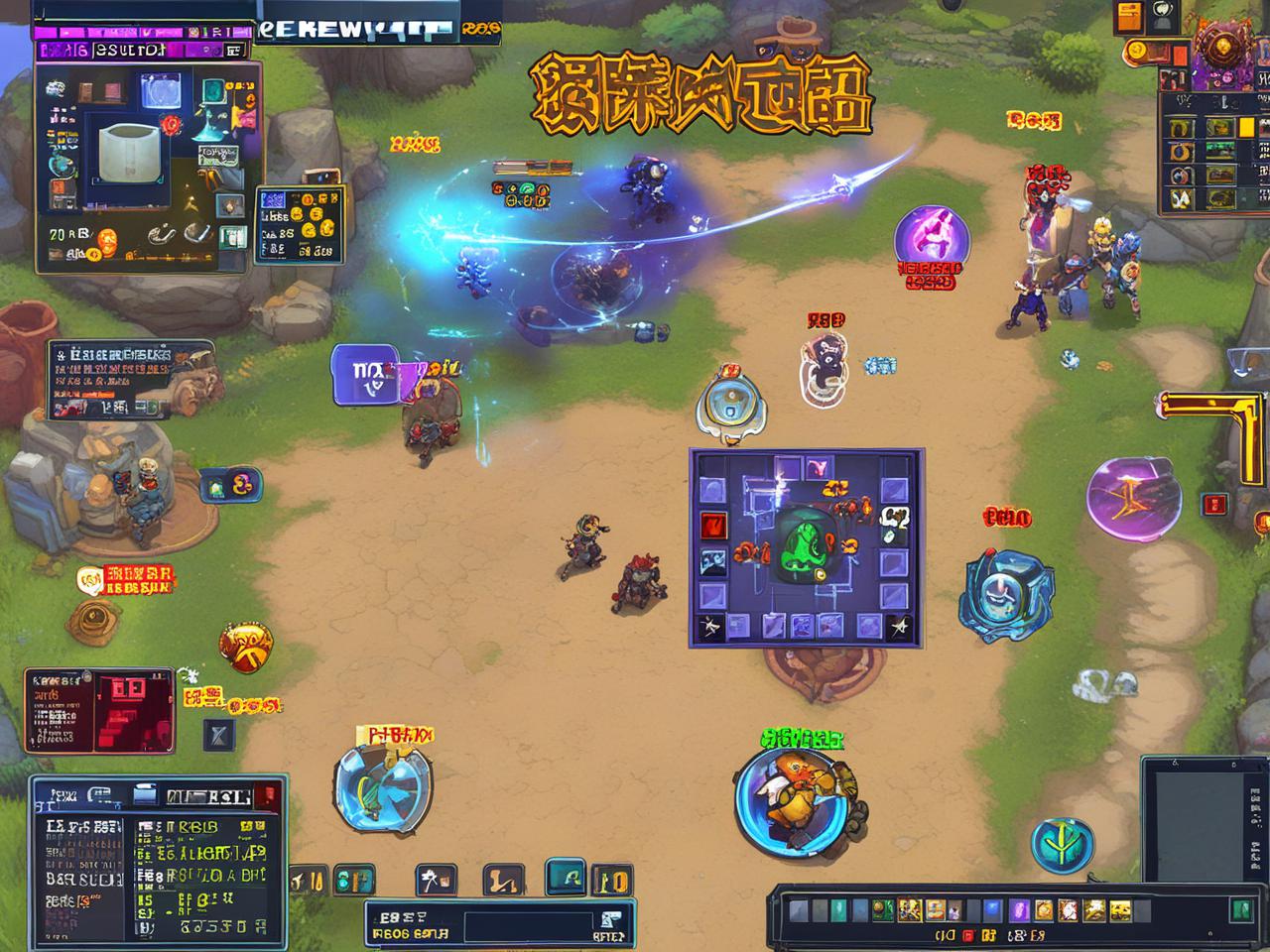The height and width of the screenshot is (952, 1270).
Task: Click the green button on item bar
Action: tap(1240, 909)
